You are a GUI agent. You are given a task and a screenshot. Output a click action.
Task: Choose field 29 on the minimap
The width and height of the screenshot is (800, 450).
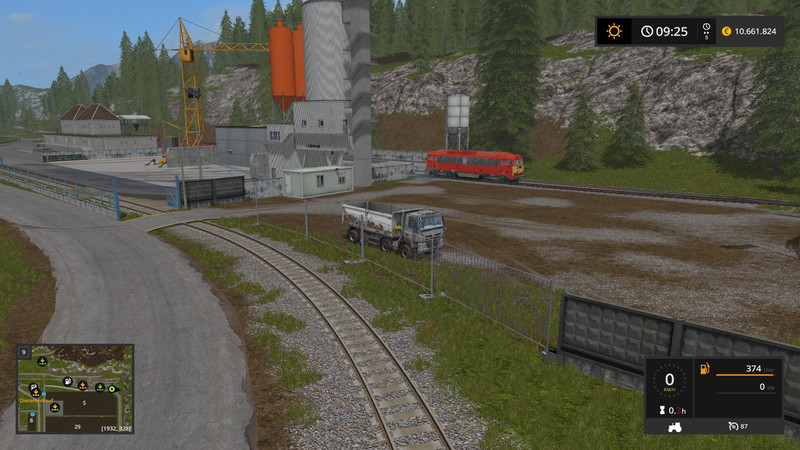77,426
